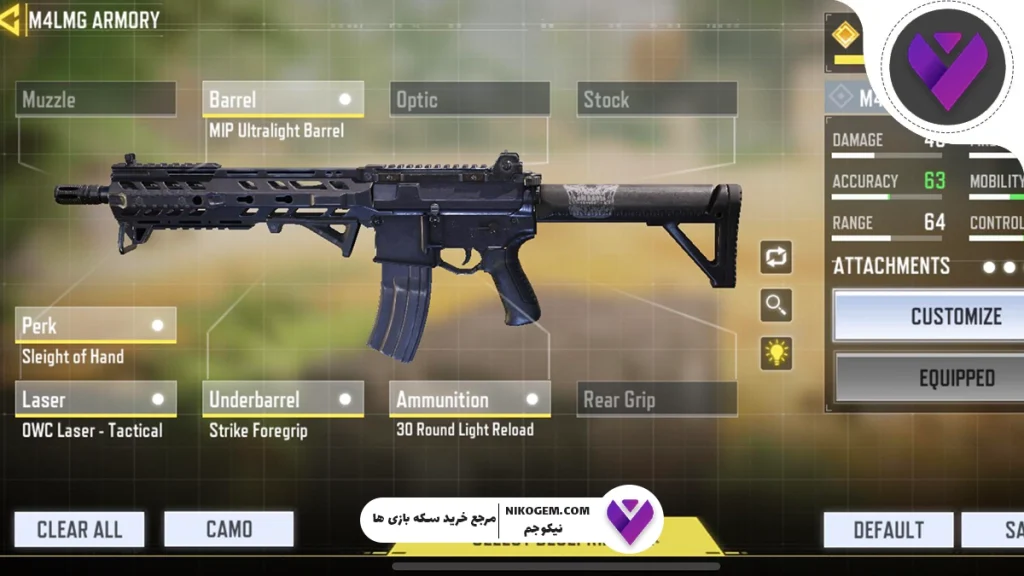
Task: Click the rotate arrows icon
Action: tap(776, 255)
